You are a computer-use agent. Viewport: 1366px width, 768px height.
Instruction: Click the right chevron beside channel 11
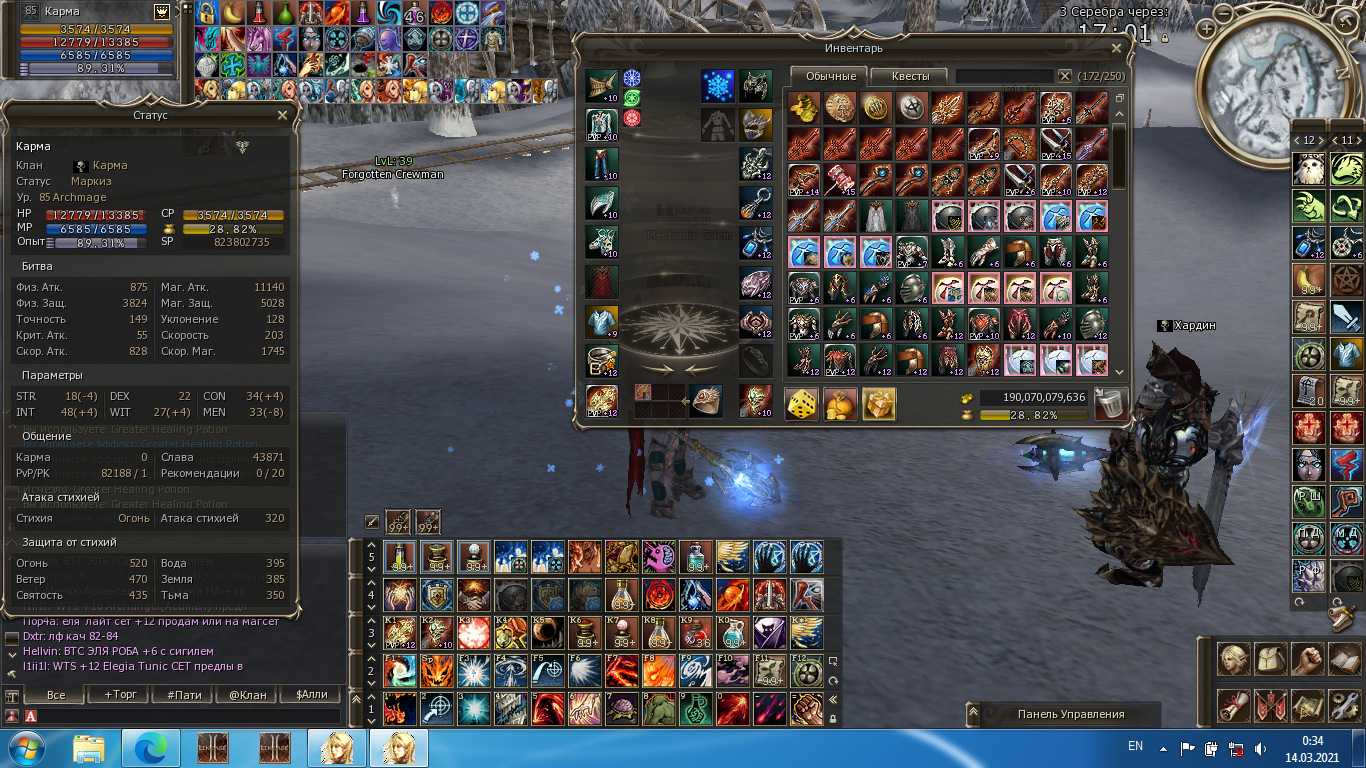coord(1359,140)
